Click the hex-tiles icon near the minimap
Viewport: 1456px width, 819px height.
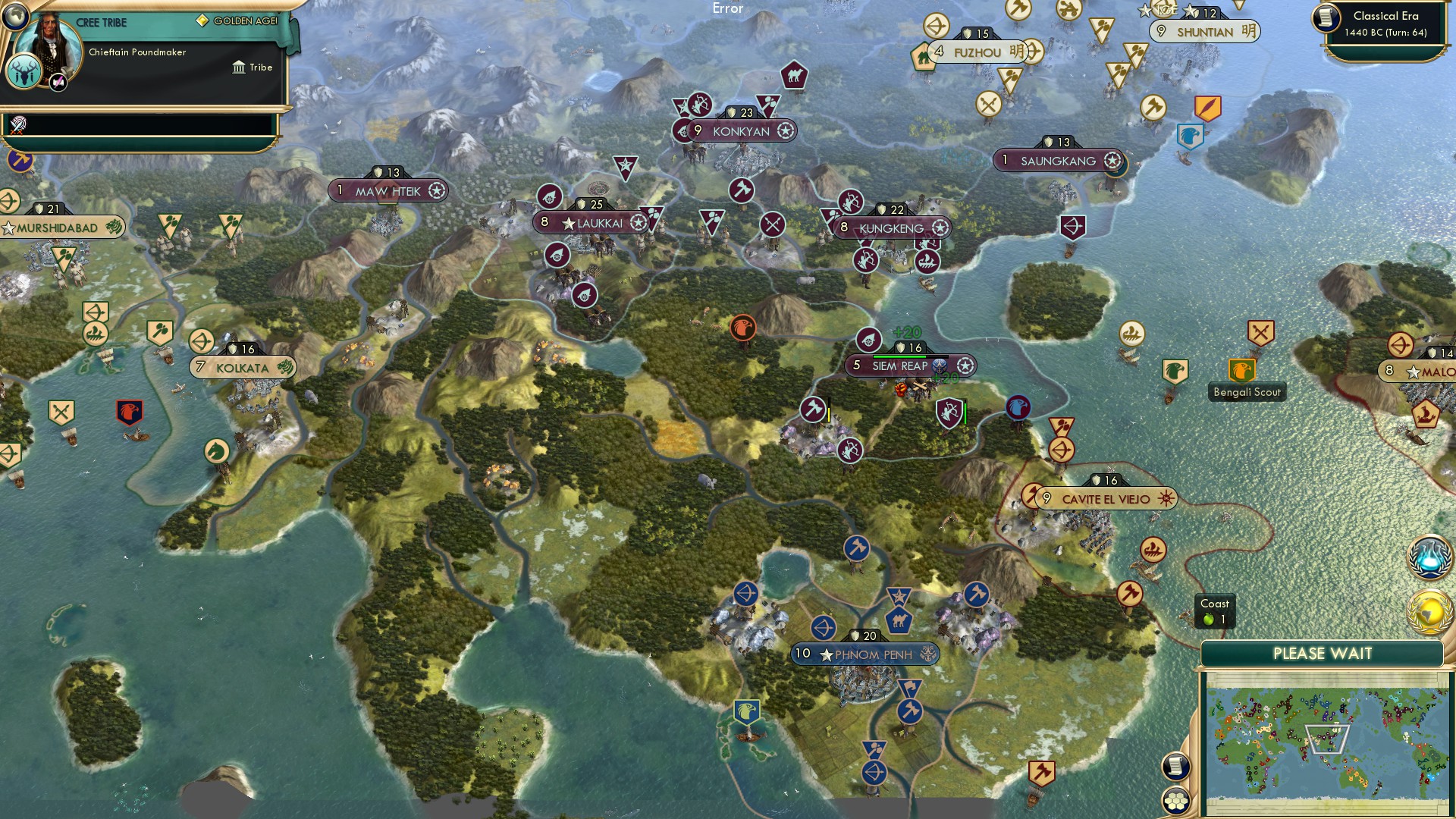tap(1175, 801)
